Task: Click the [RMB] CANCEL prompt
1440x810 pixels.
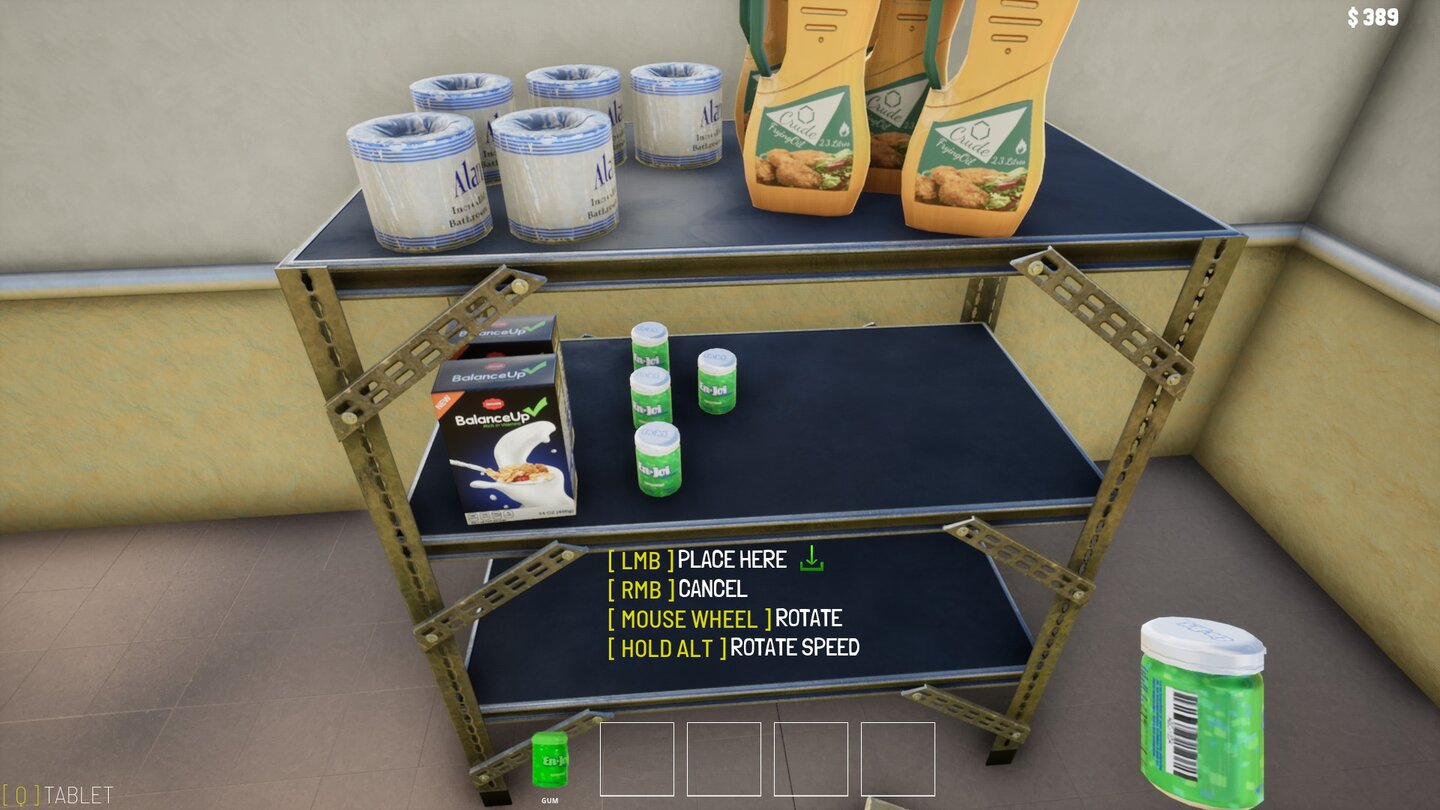Action: (677, 589)
